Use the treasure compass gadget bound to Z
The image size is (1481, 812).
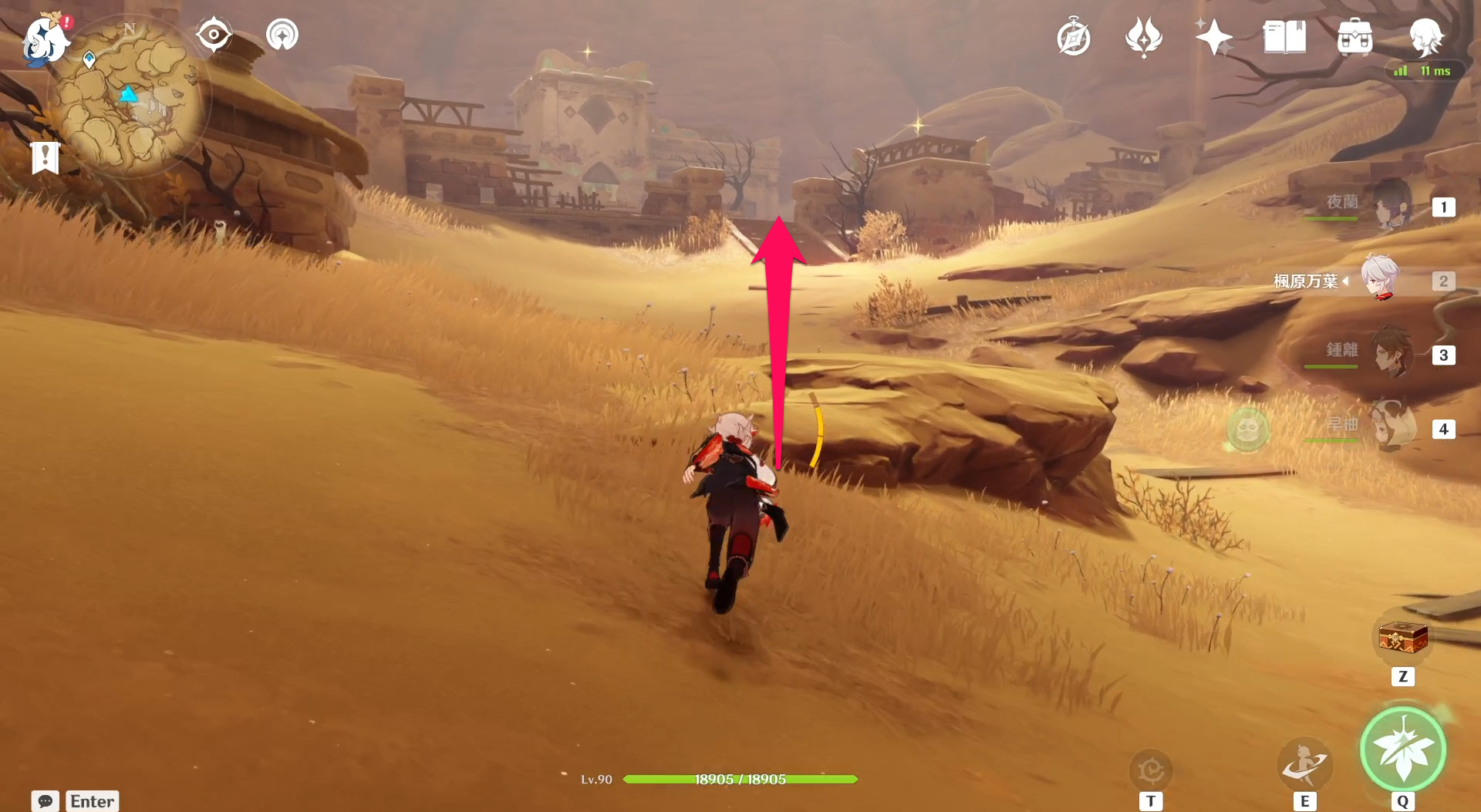[x=1402, y=638]
